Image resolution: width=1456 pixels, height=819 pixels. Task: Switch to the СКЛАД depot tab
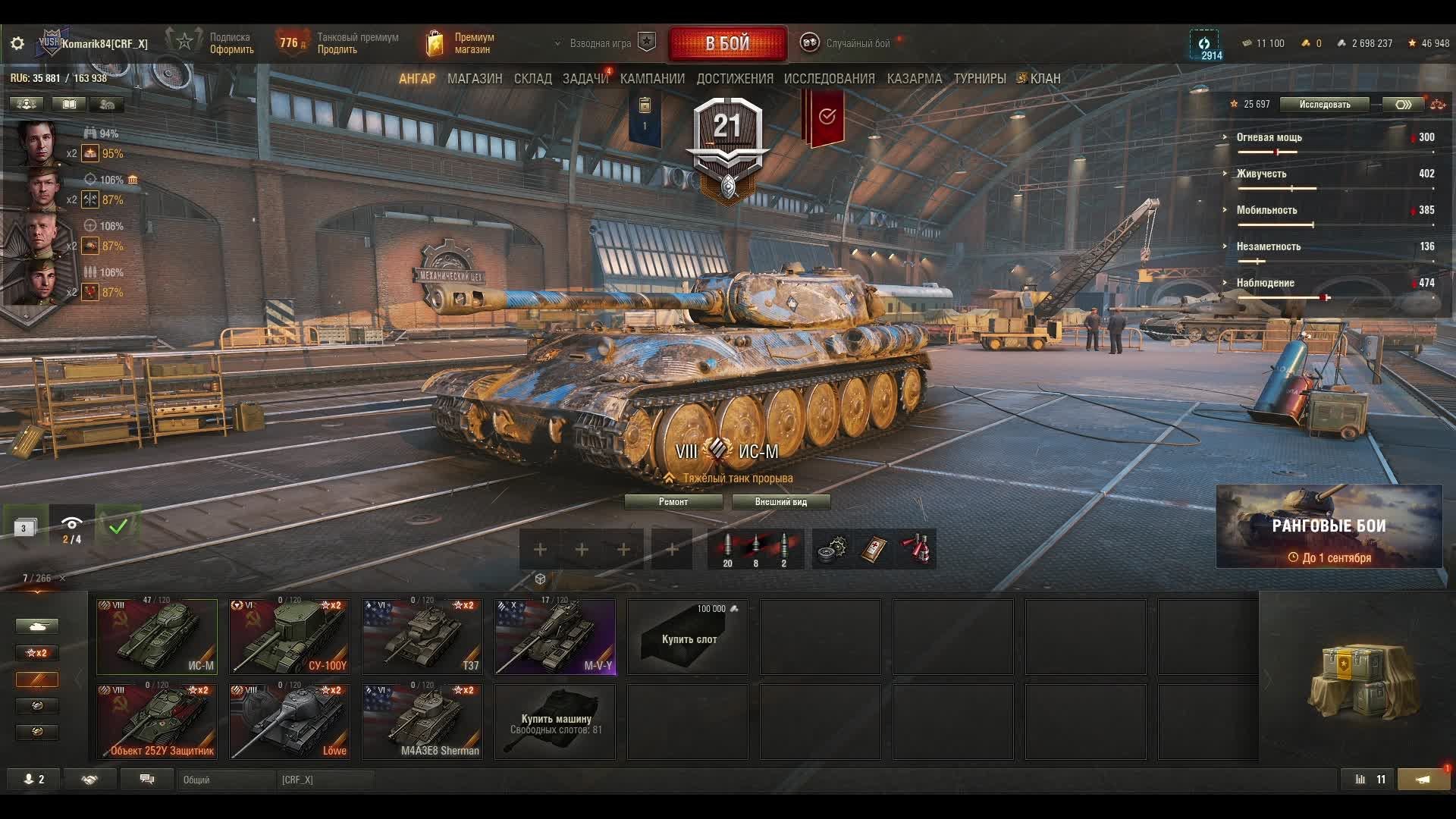point(533,79)
